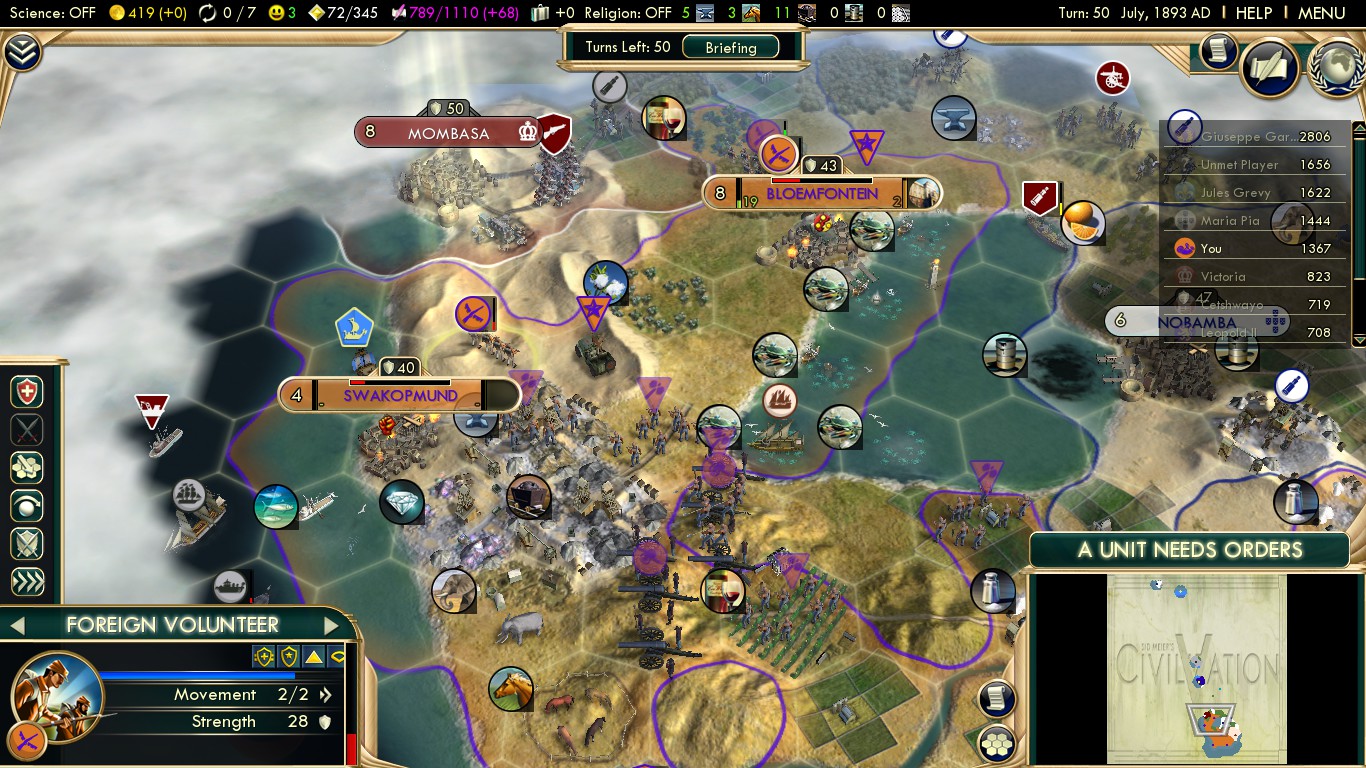1366x768 pixels.
Task: Order the unit to Fortify Until Healed
Action: [x=25, y=392]
